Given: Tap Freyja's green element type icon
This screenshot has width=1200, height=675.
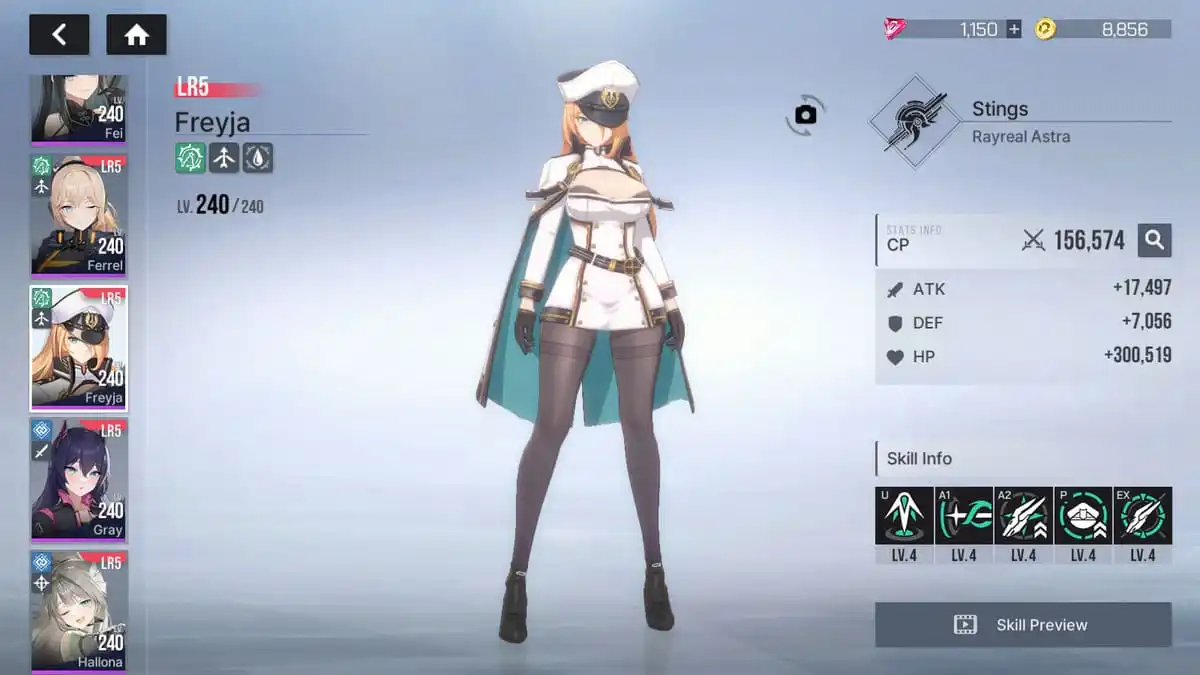Looking at the screenshot, I should [190, 157].
